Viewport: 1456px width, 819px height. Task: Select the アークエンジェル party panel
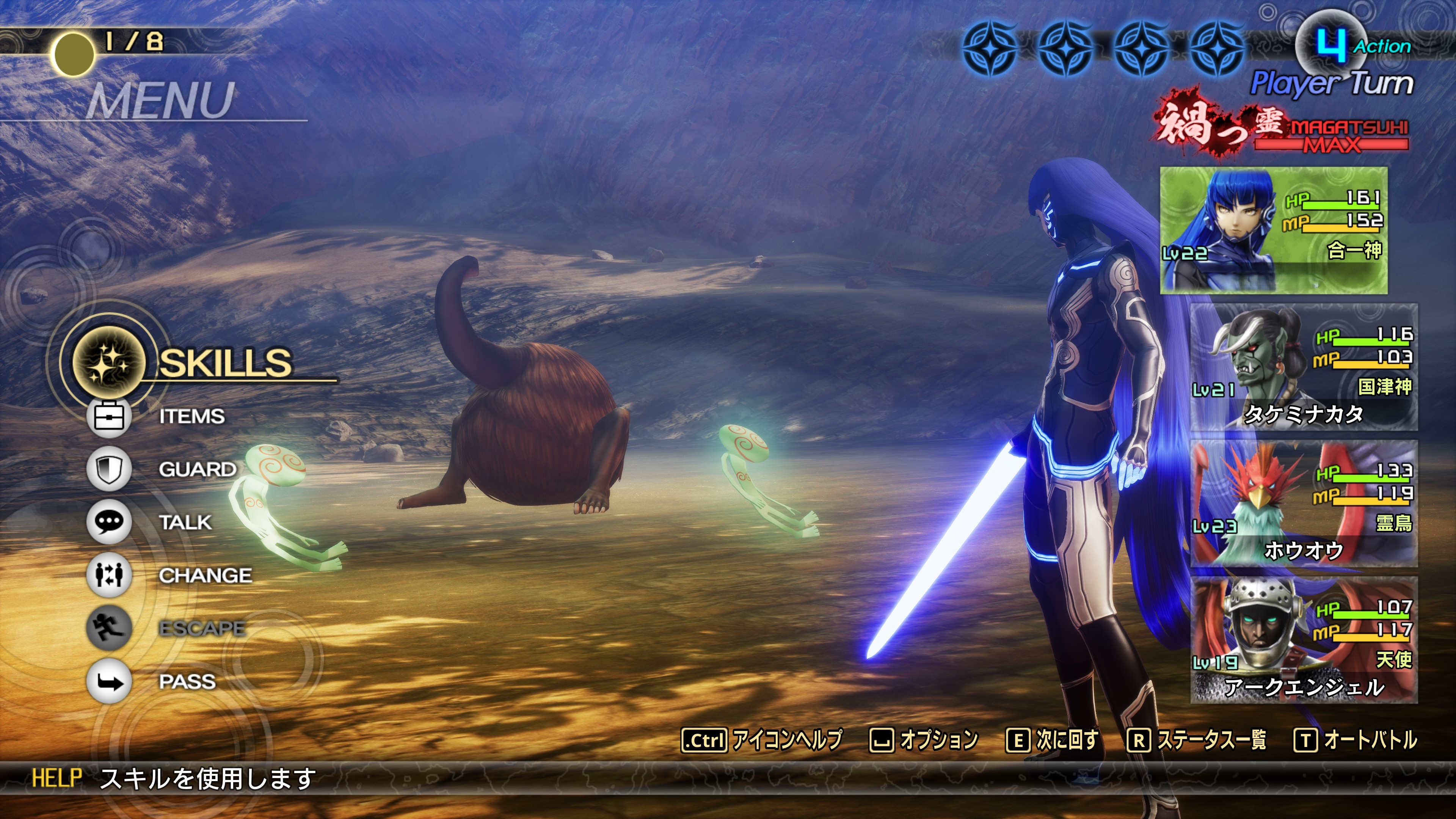click(1304, 640)
